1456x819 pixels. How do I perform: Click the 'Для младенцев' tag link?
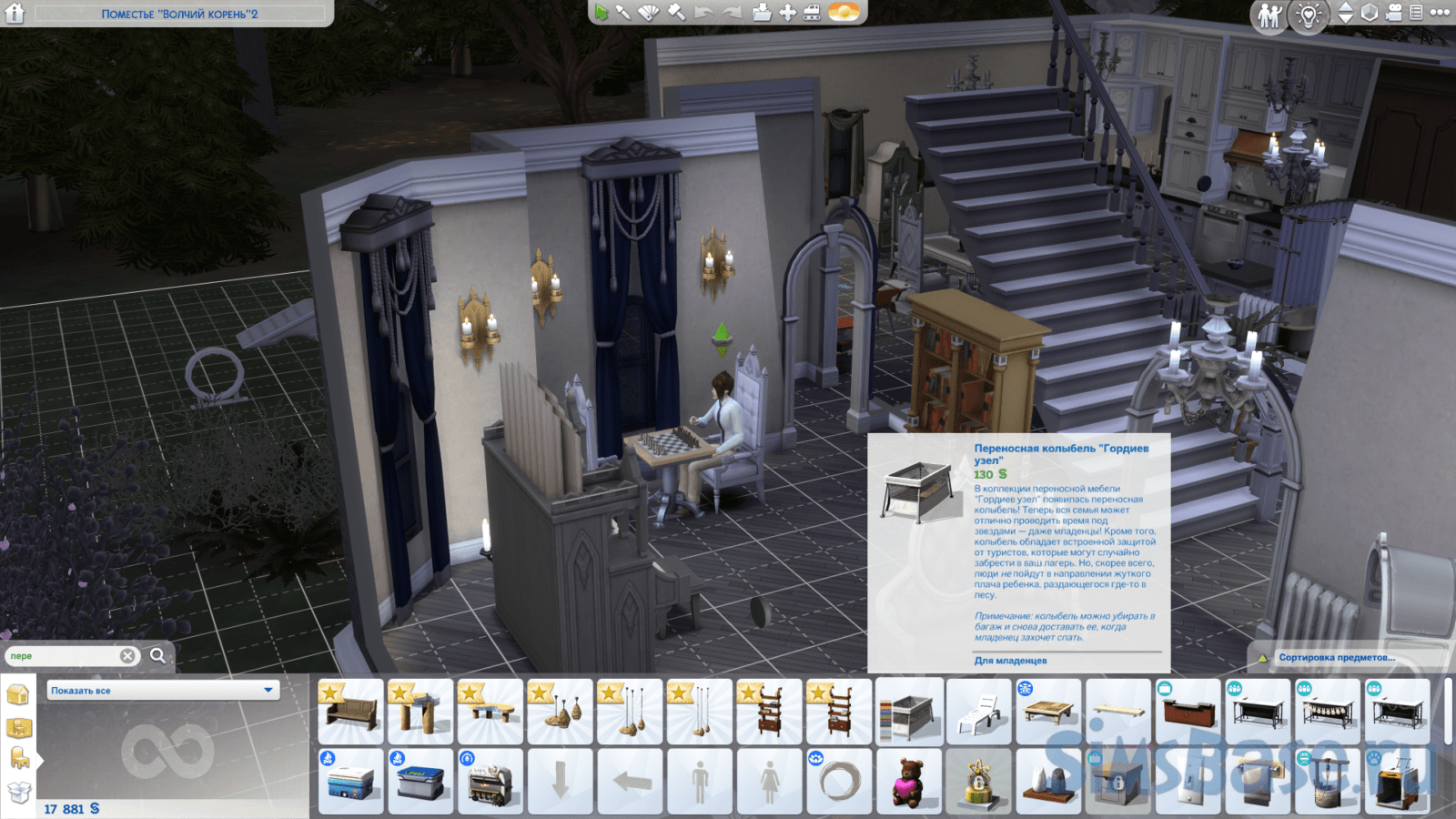pyautogui.click(x=1010, y=661)
